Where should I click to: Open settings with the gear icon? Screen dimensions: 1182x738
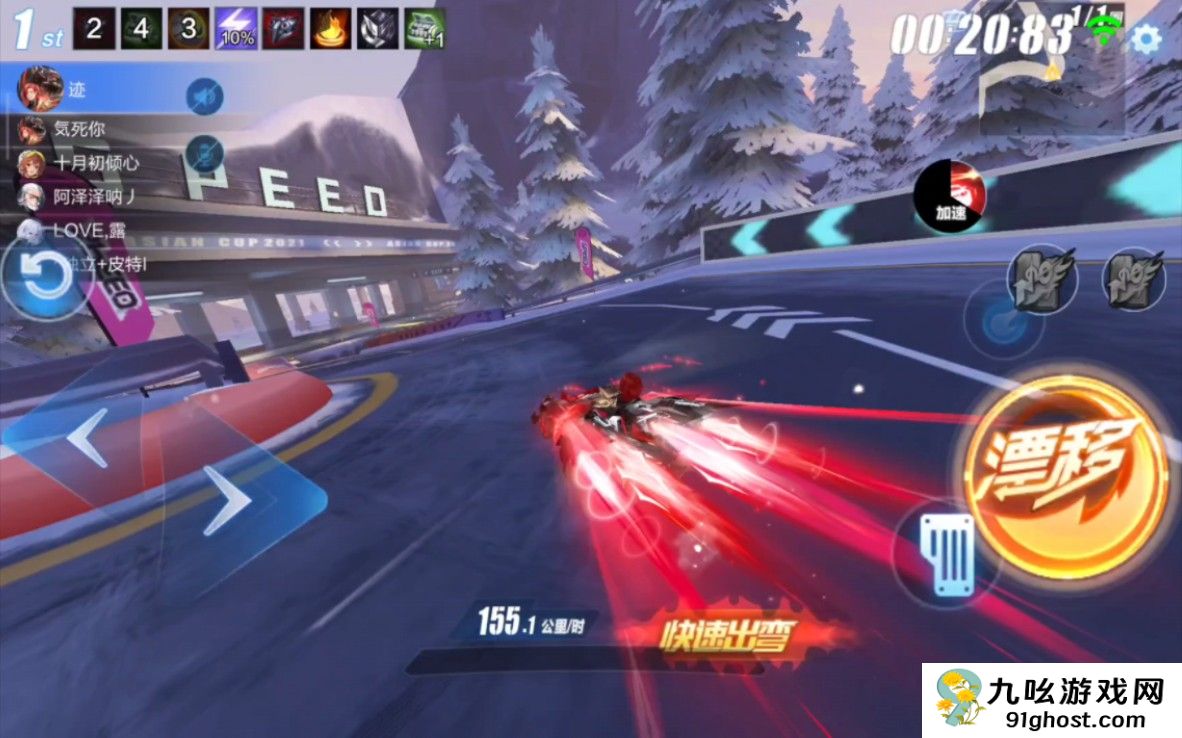1145,39
